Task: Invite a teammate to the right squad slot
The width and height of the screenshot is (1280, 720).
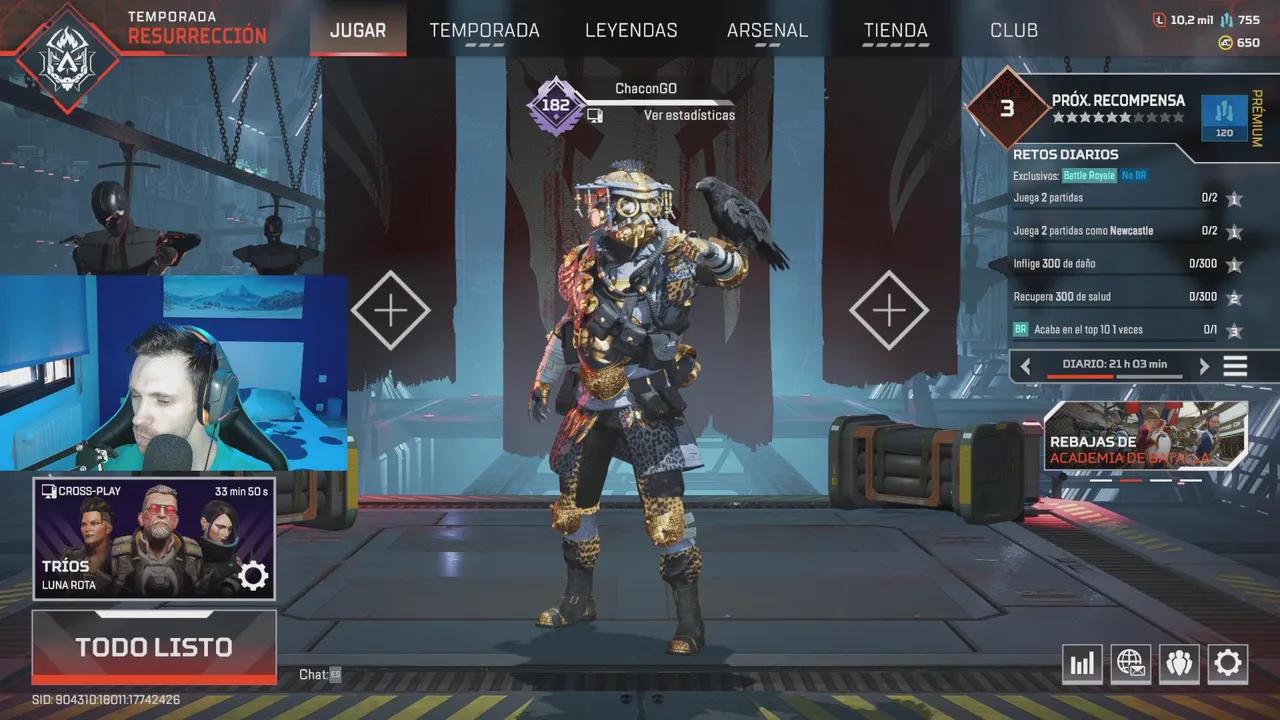Action: pos(888,310)
